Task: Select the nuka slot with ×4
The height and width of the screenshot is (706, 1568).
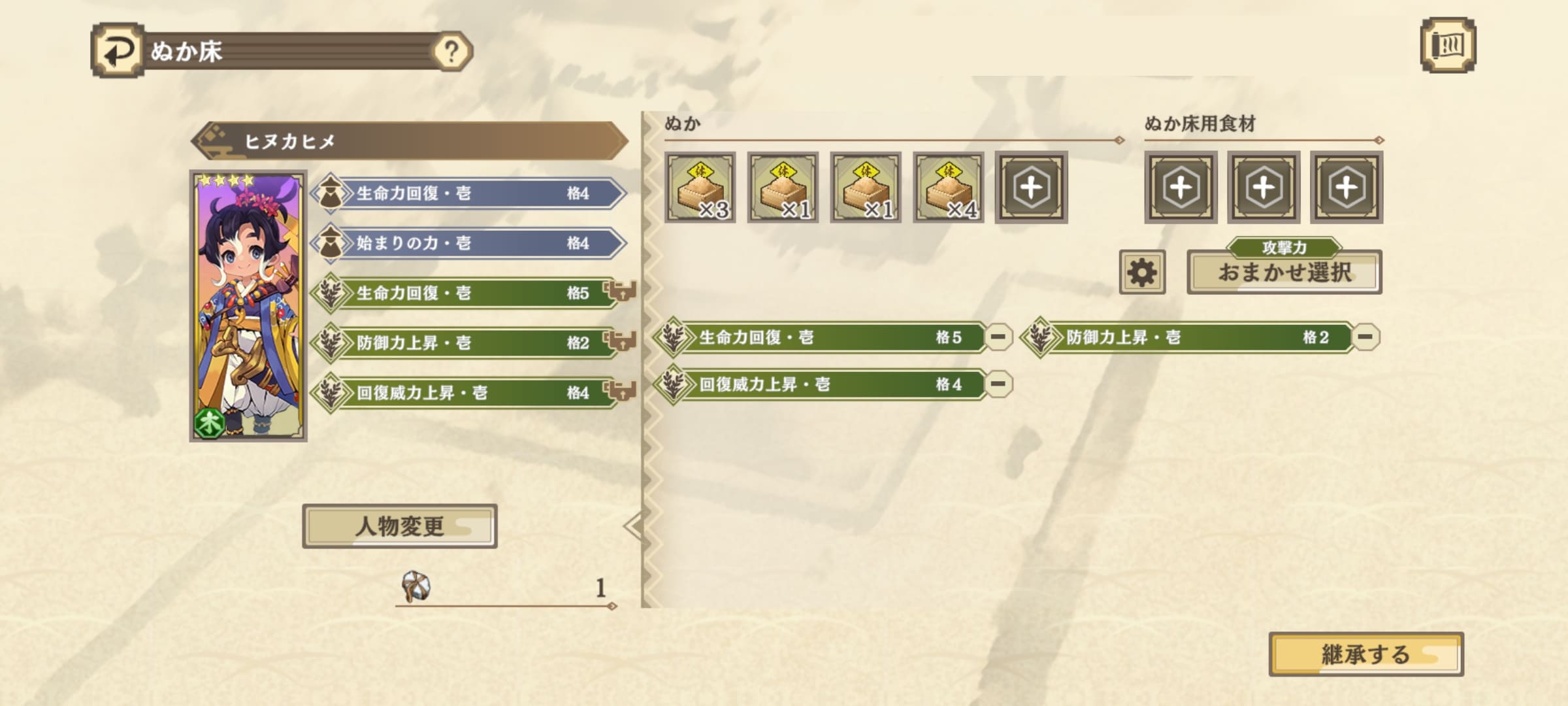Action: click(x=949, y=188)
